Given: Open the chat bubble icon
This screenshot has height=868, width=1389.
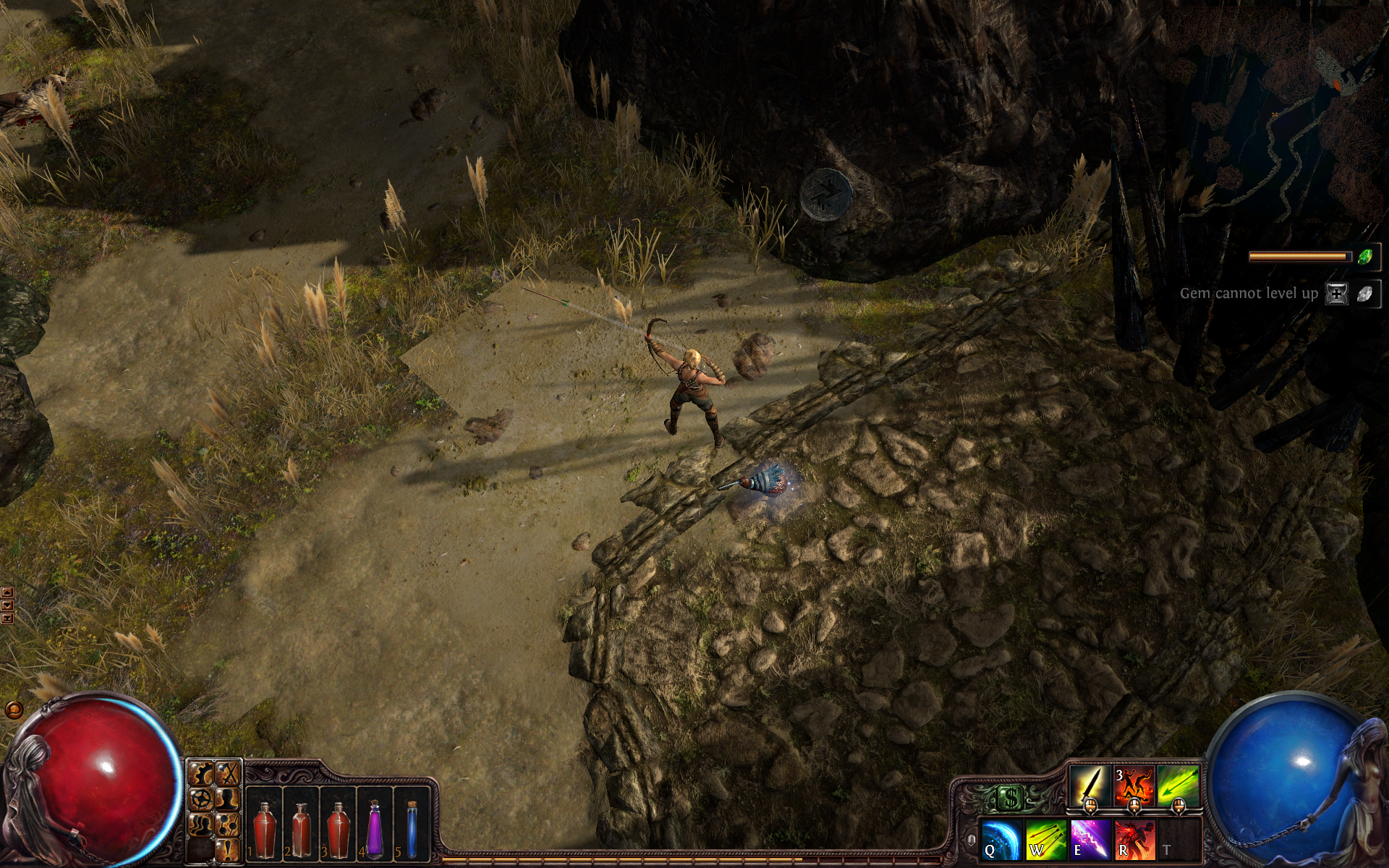Looking at the screenshot, I should click(x=13, y=710).
